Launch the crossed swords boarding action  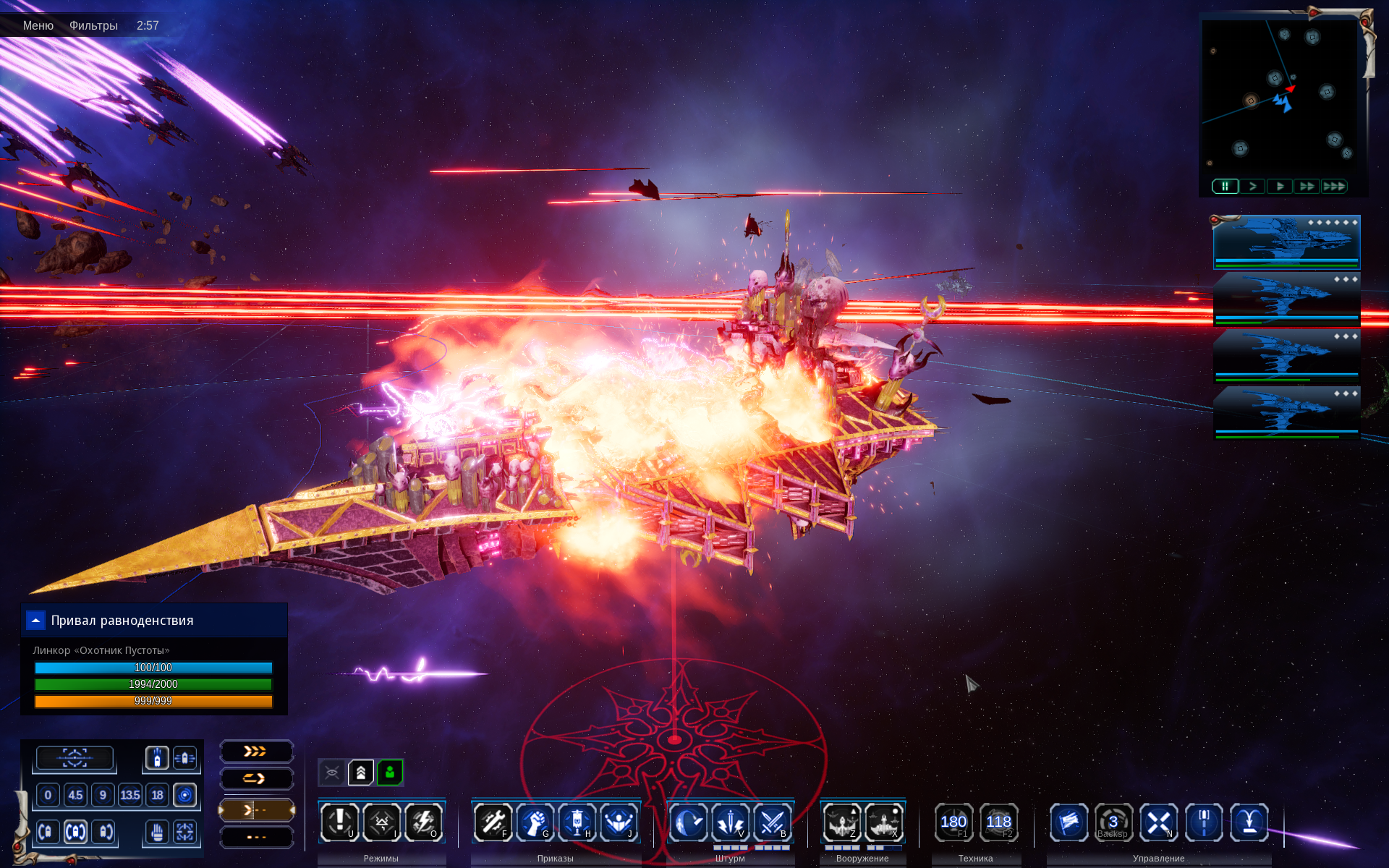point(772,822)
